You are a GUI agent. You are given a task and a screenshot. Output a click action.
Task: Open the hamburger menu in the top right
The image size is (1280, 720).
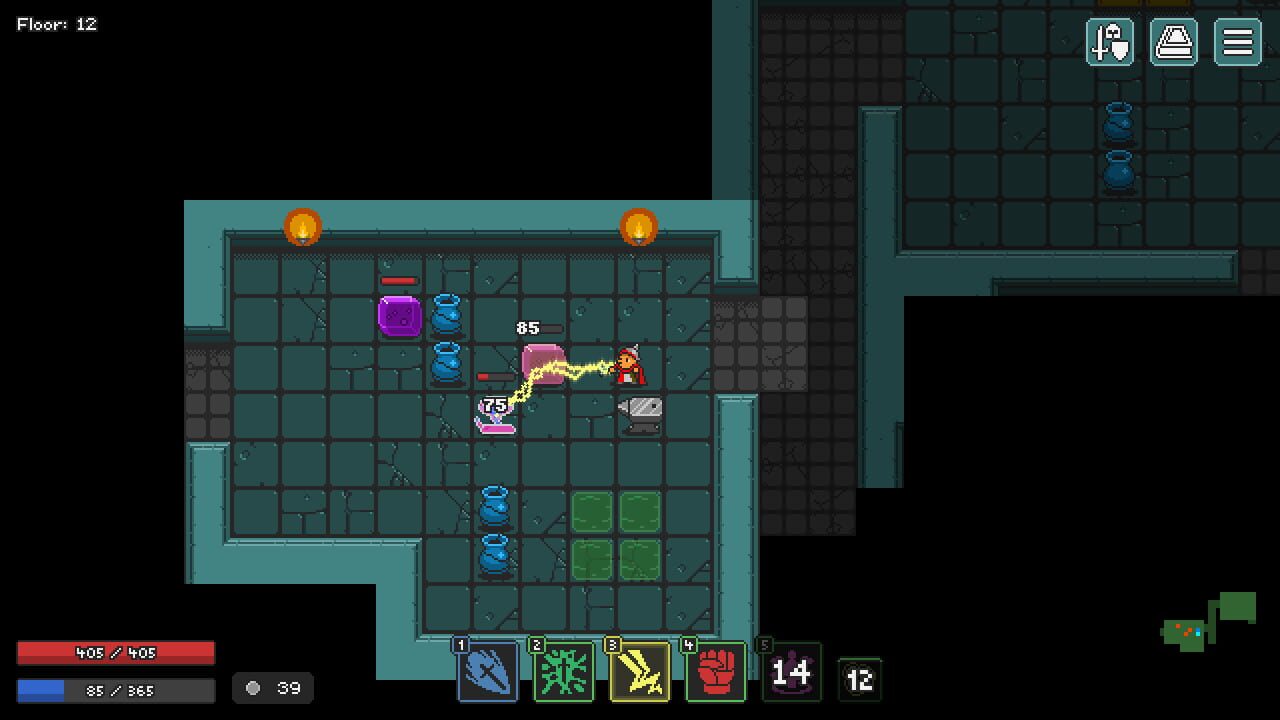[1236, 42]
